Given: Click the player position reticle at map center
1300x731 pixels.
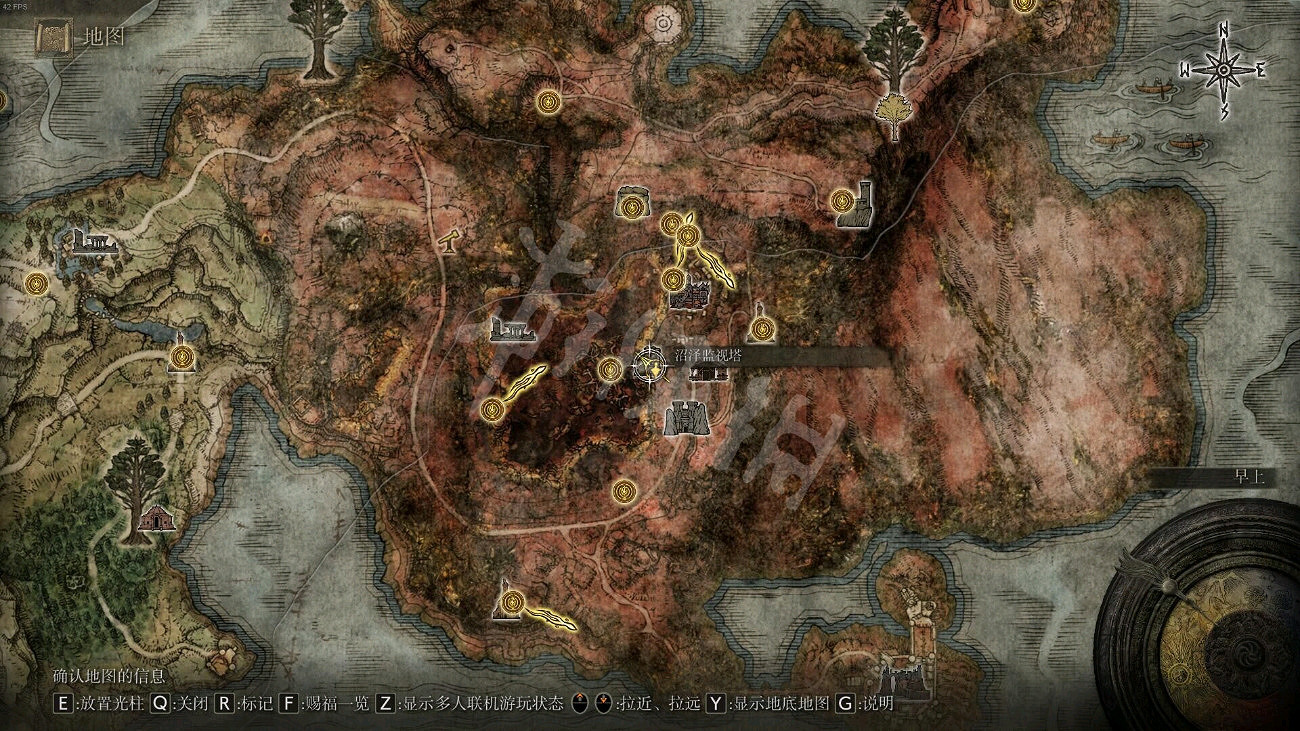Looking at the screenshot, I should (650, 365).
